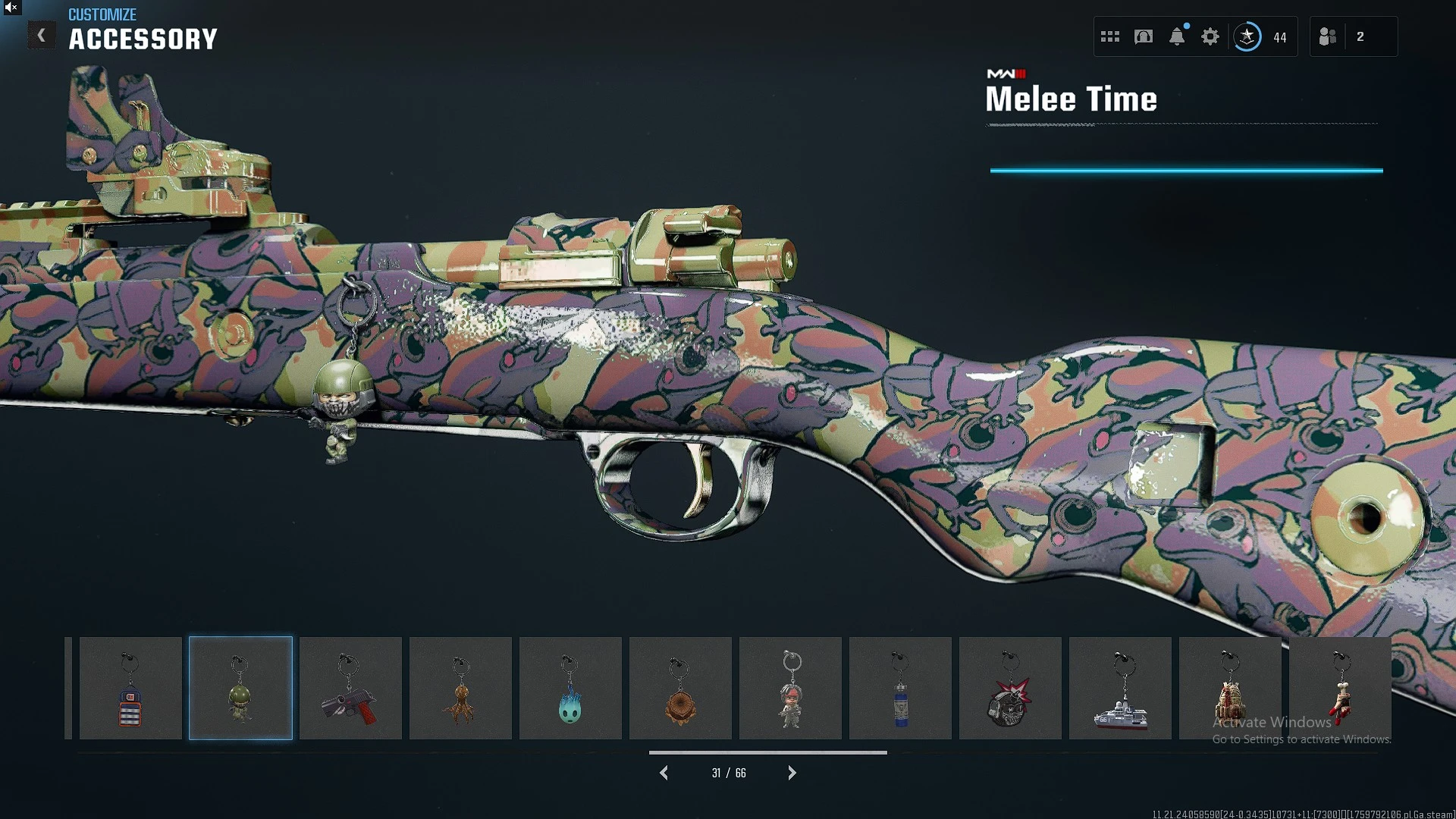Screen dimensions: 1456x819
Task: Open the settings gear
Action: coord(1210,36)
